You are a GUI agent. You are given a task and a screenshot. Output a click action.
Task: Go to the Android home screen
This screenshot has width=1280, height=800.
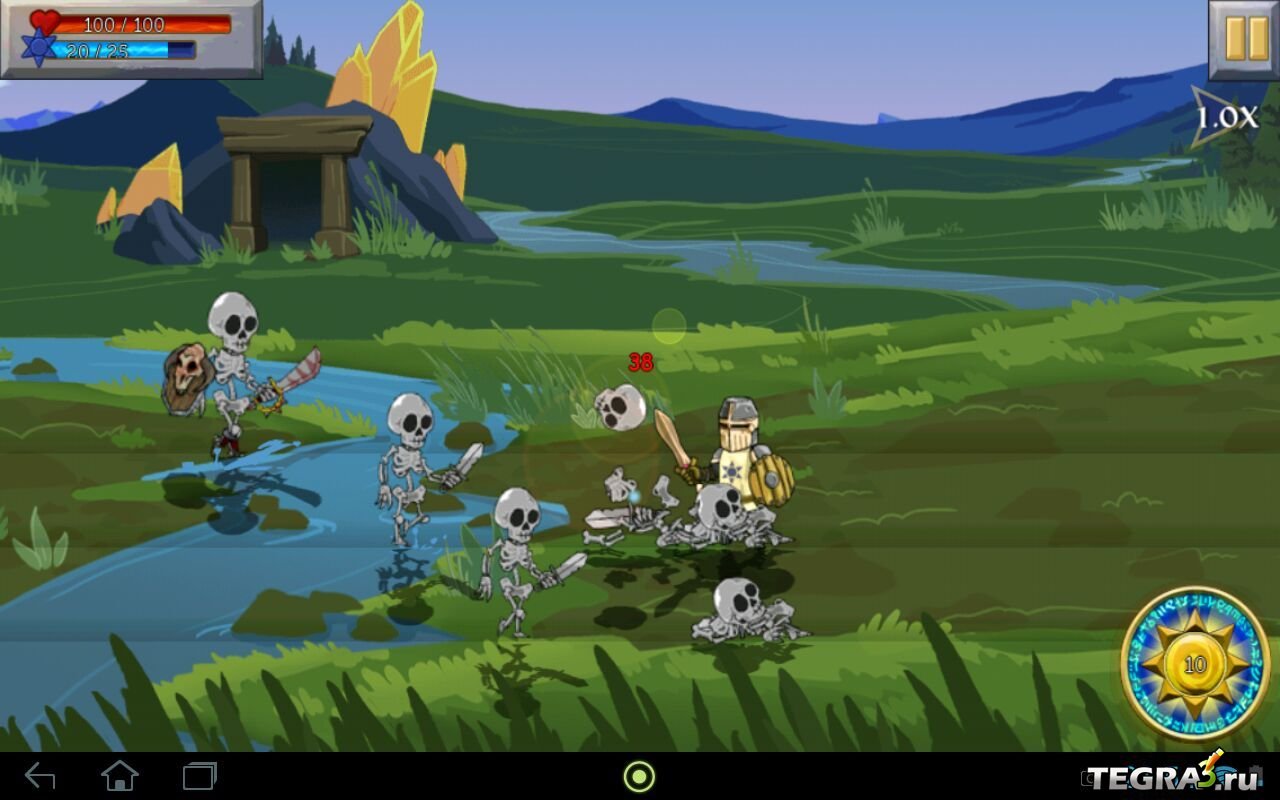(x=119, y=776)
